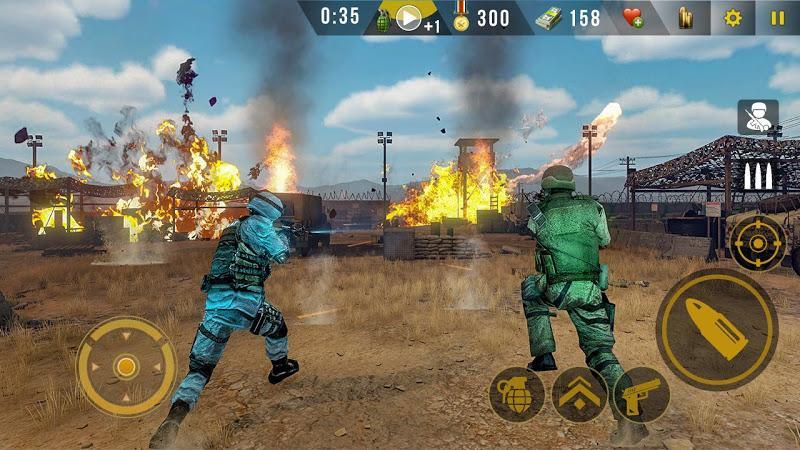
Task: Activate the crosshair aim button
Action: 757,243
